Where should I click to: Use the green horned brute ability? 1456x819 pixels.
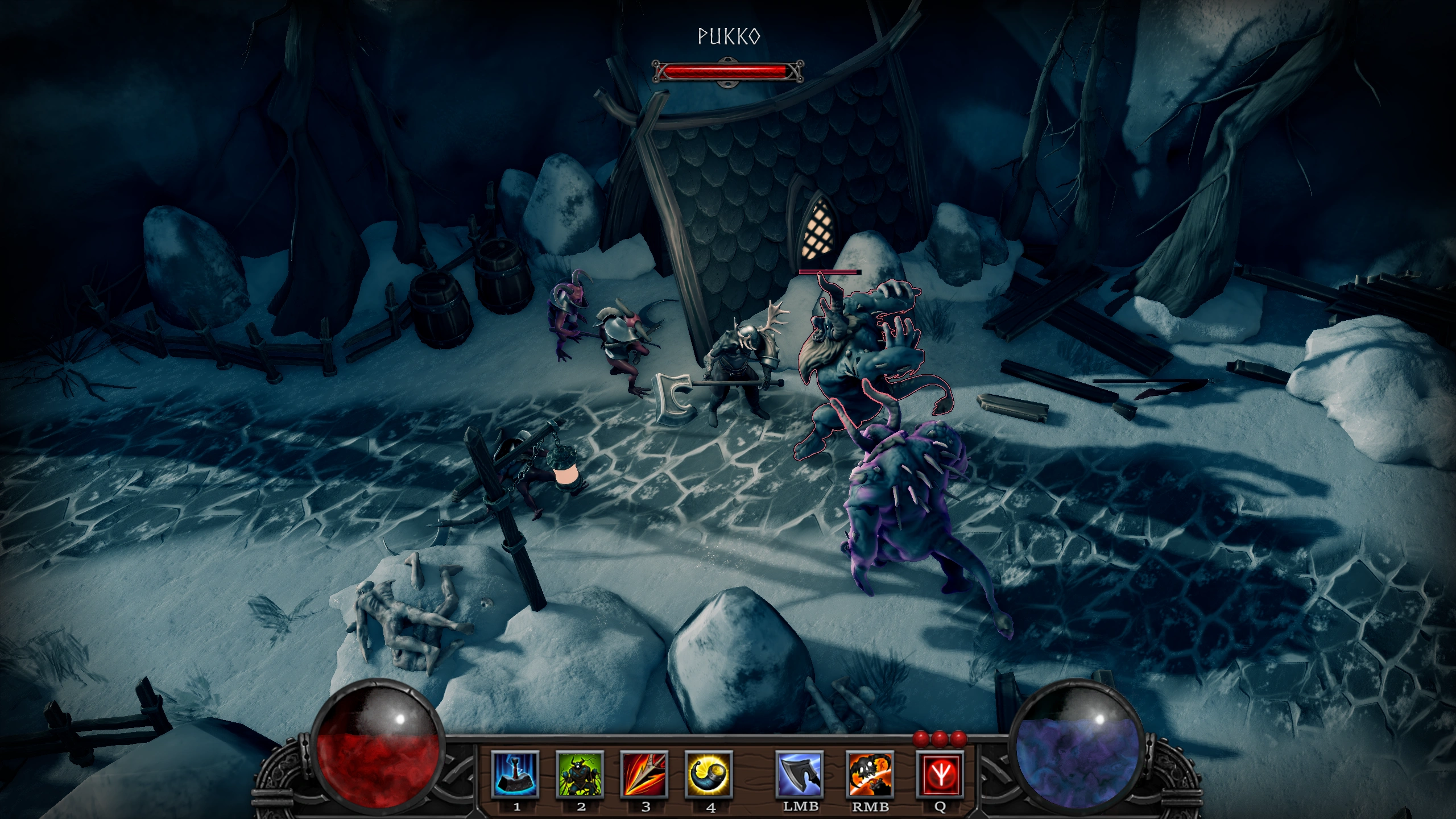(x=580, y=774)
